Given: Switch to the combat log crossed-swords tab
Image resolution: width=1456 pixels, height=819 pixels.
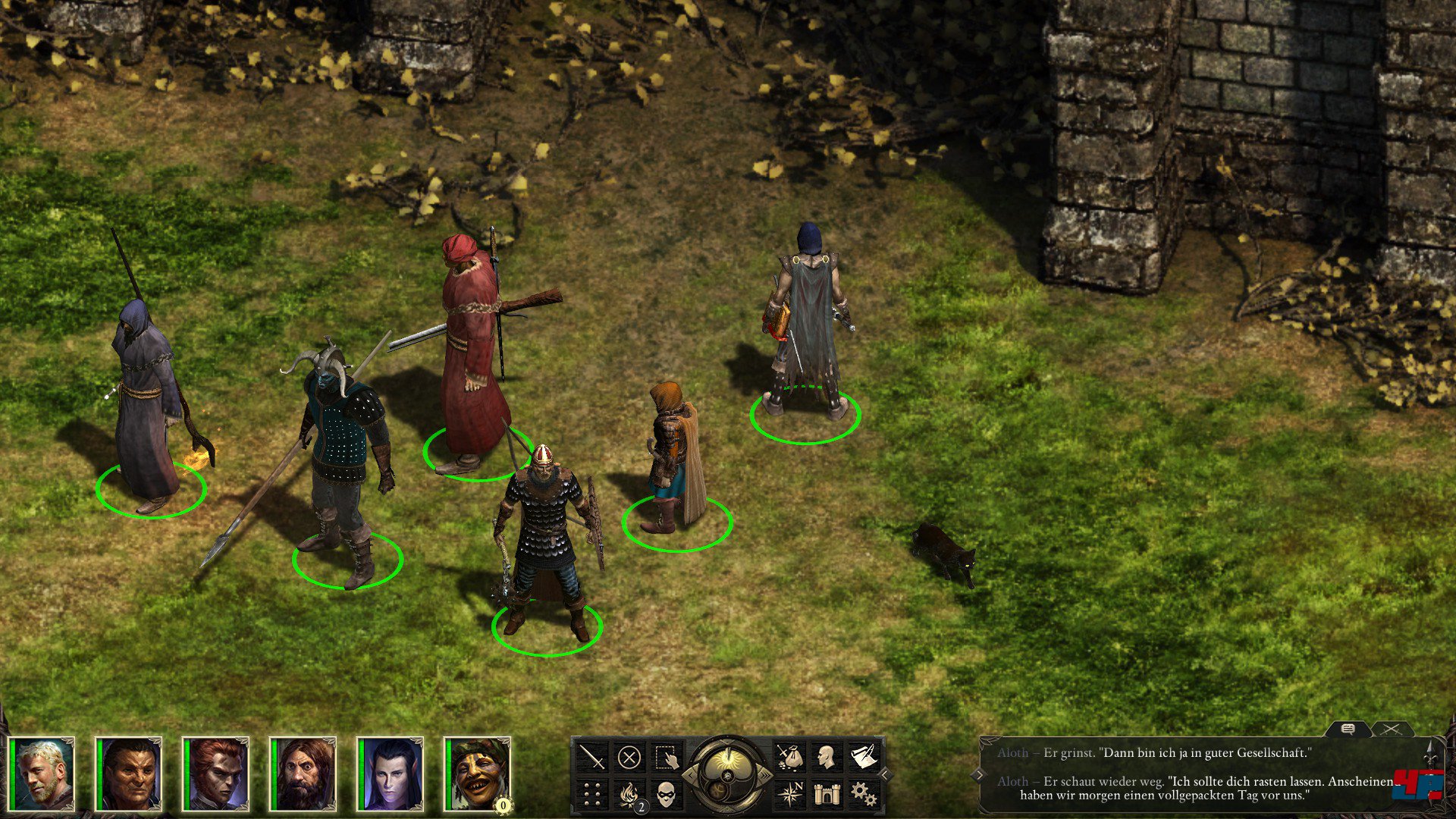Looking at the screenshot, I should (1391, 730).
